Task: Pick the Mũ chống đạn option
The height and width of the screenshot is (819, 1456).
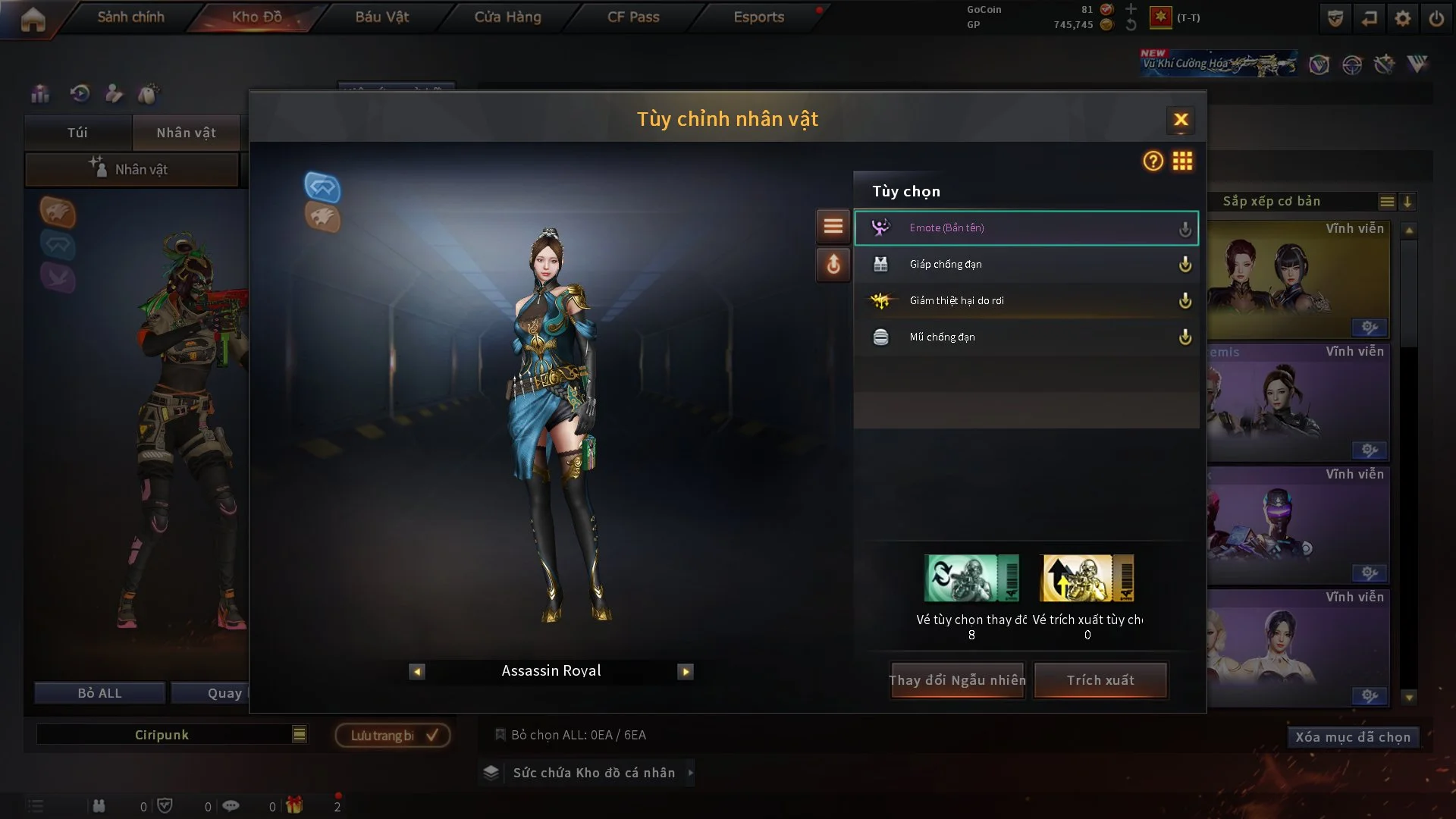Action: 1025,337
